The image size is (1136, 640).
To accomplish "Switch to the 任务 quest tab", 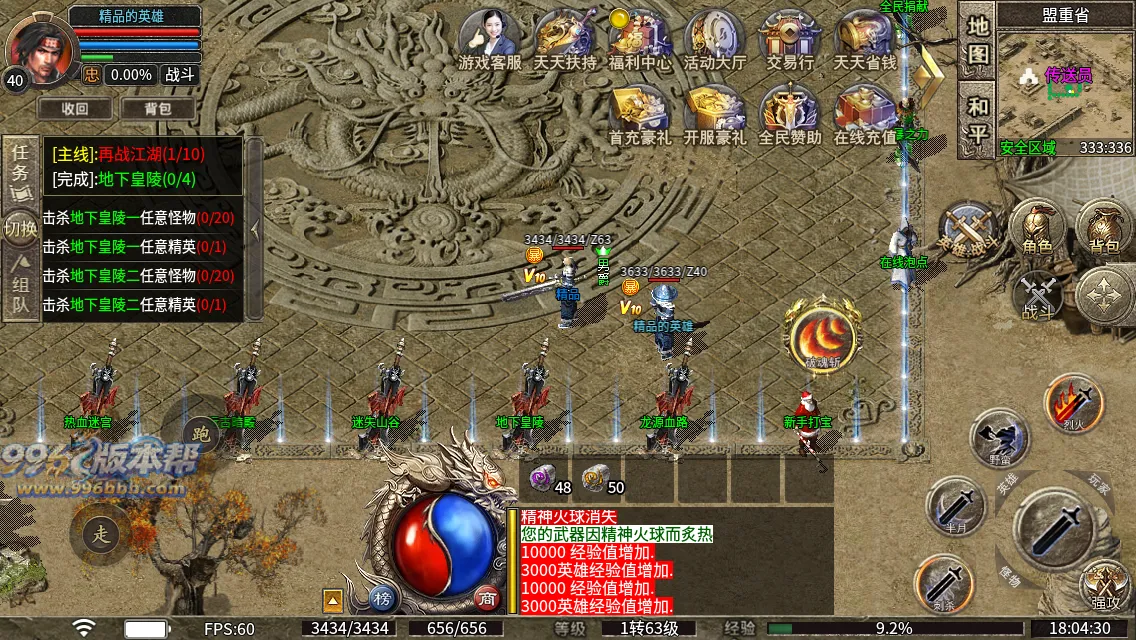I will 20,168.
